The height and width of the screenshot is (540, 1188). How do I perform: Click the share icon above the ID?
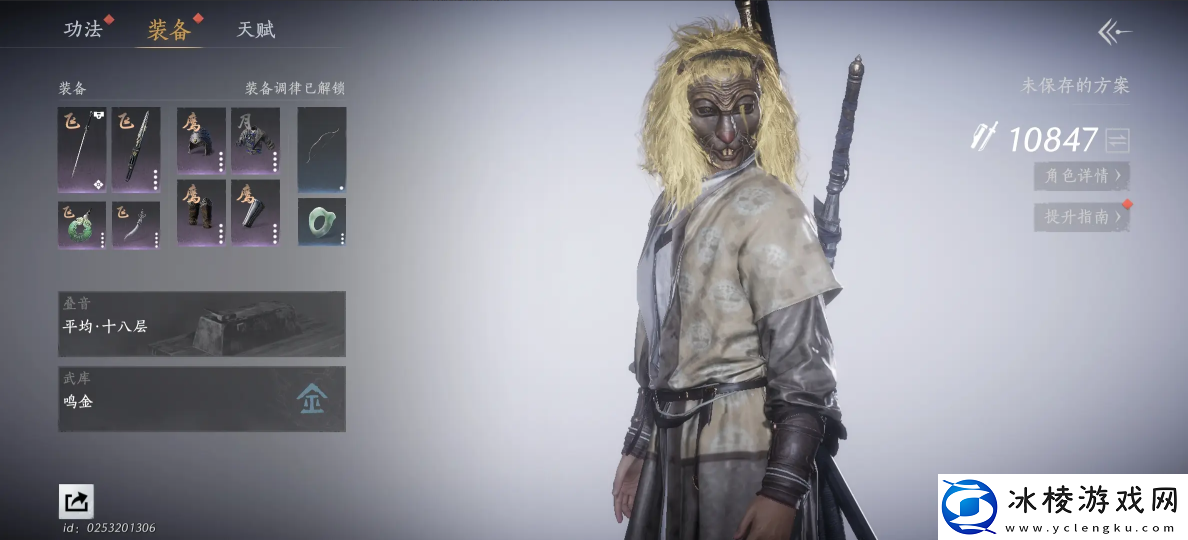(x=76, y=501)
